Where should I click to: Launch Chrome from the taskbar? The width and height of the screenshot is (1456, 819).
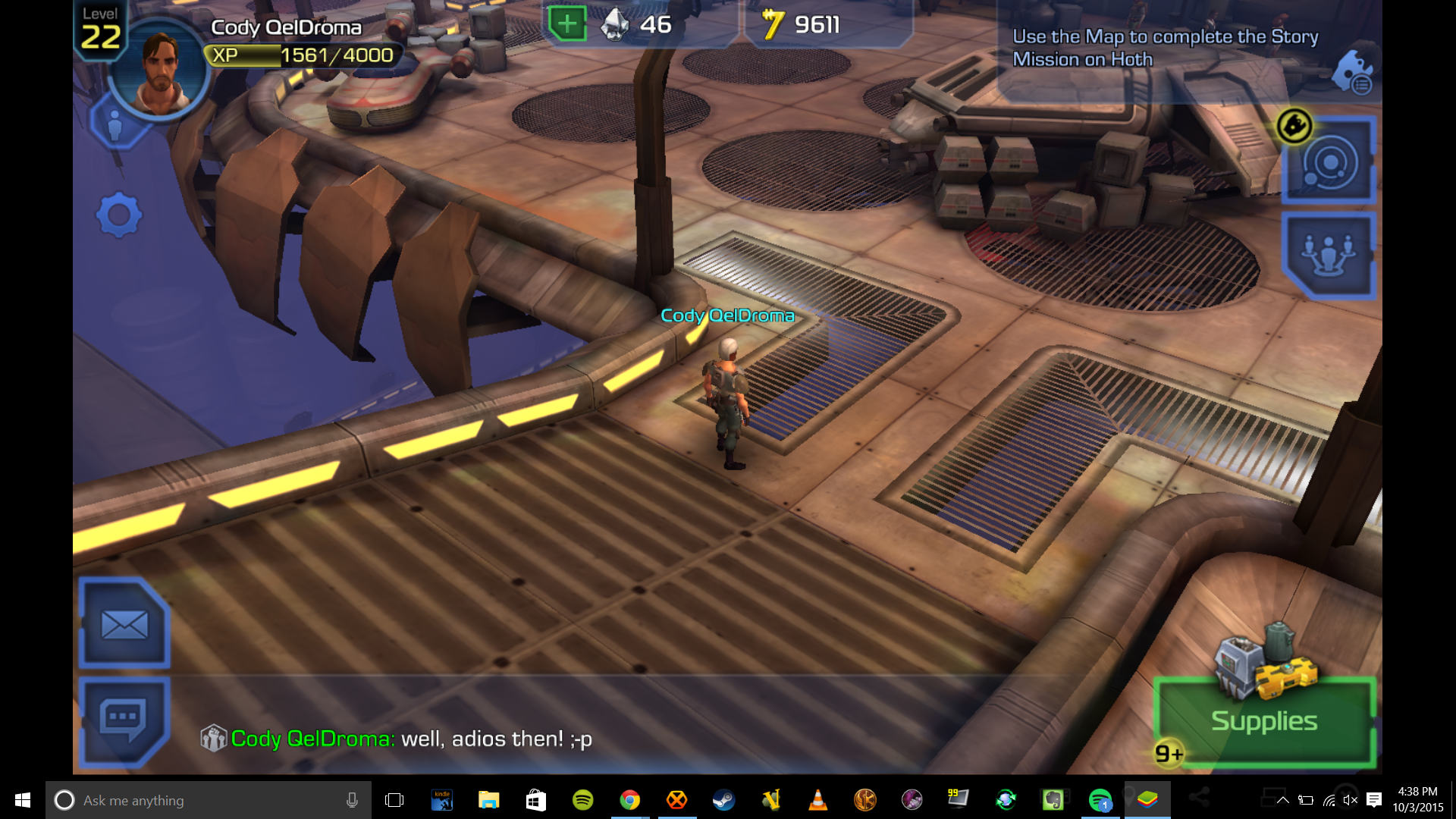[x=629, y=800]
